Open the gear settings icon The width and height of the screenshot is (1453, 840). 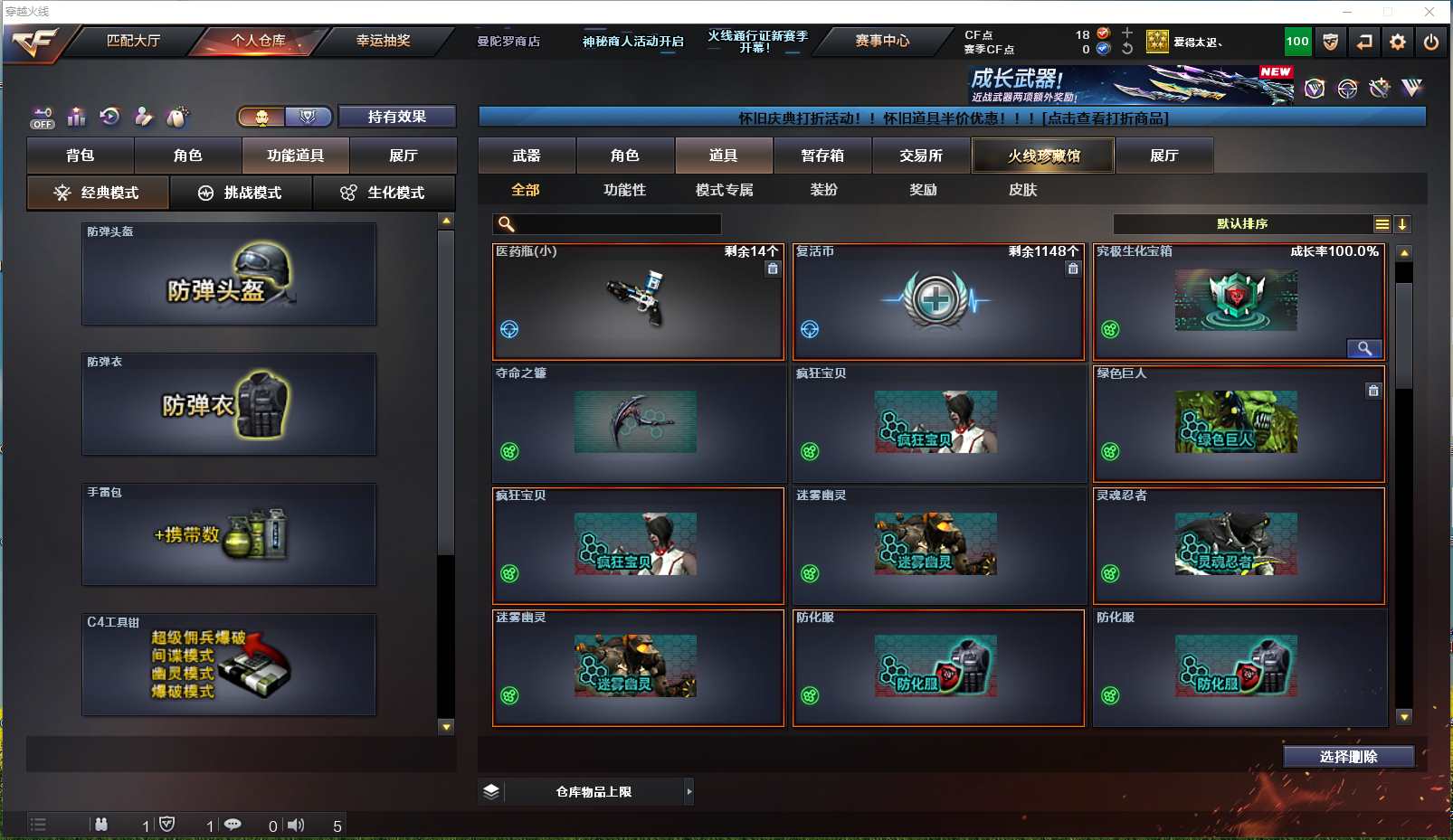(1398, 42)
